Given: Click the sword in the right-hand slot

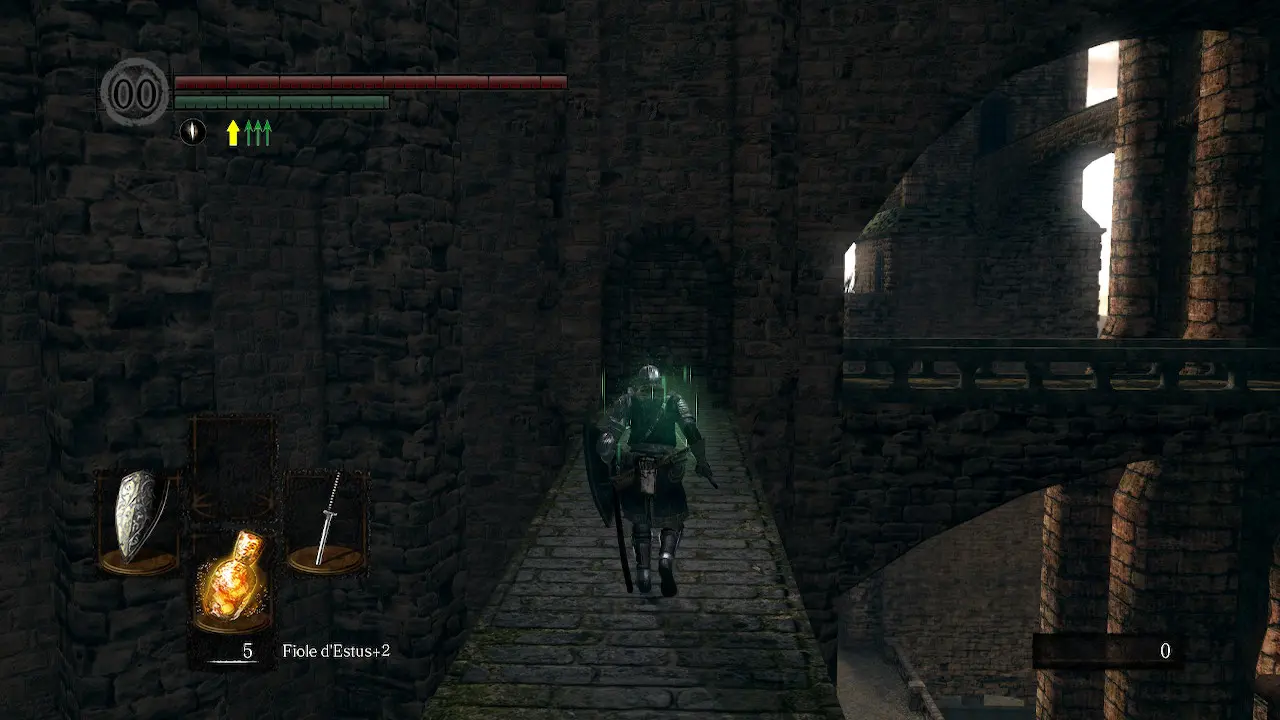Looking at the screenshot, I should (x=328, y=520).
